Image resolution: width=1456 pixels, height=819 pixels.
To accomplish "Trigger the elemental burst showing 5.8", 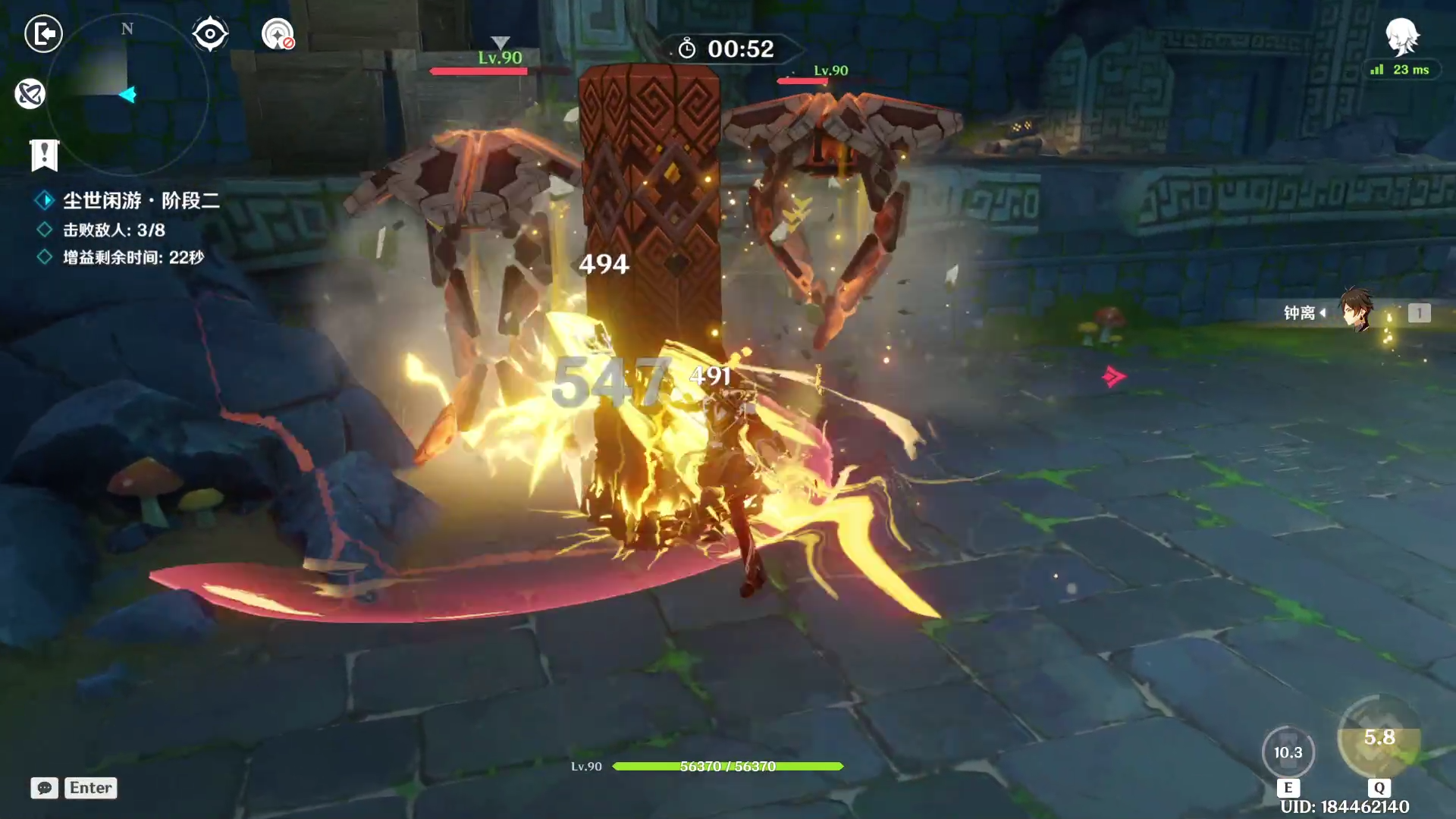I will [x=1379, y=738].
